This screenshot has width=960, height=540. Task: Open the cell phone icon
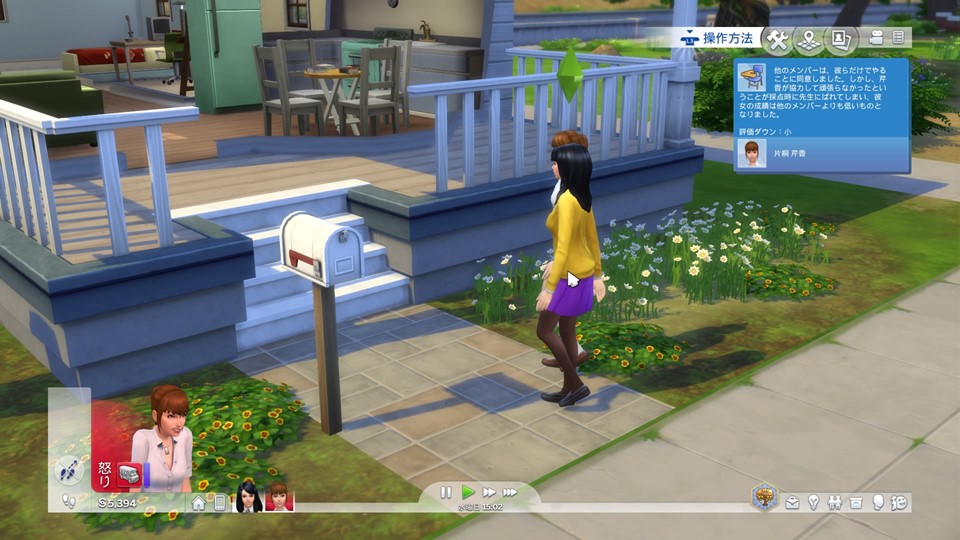click(x=220, y=503)
